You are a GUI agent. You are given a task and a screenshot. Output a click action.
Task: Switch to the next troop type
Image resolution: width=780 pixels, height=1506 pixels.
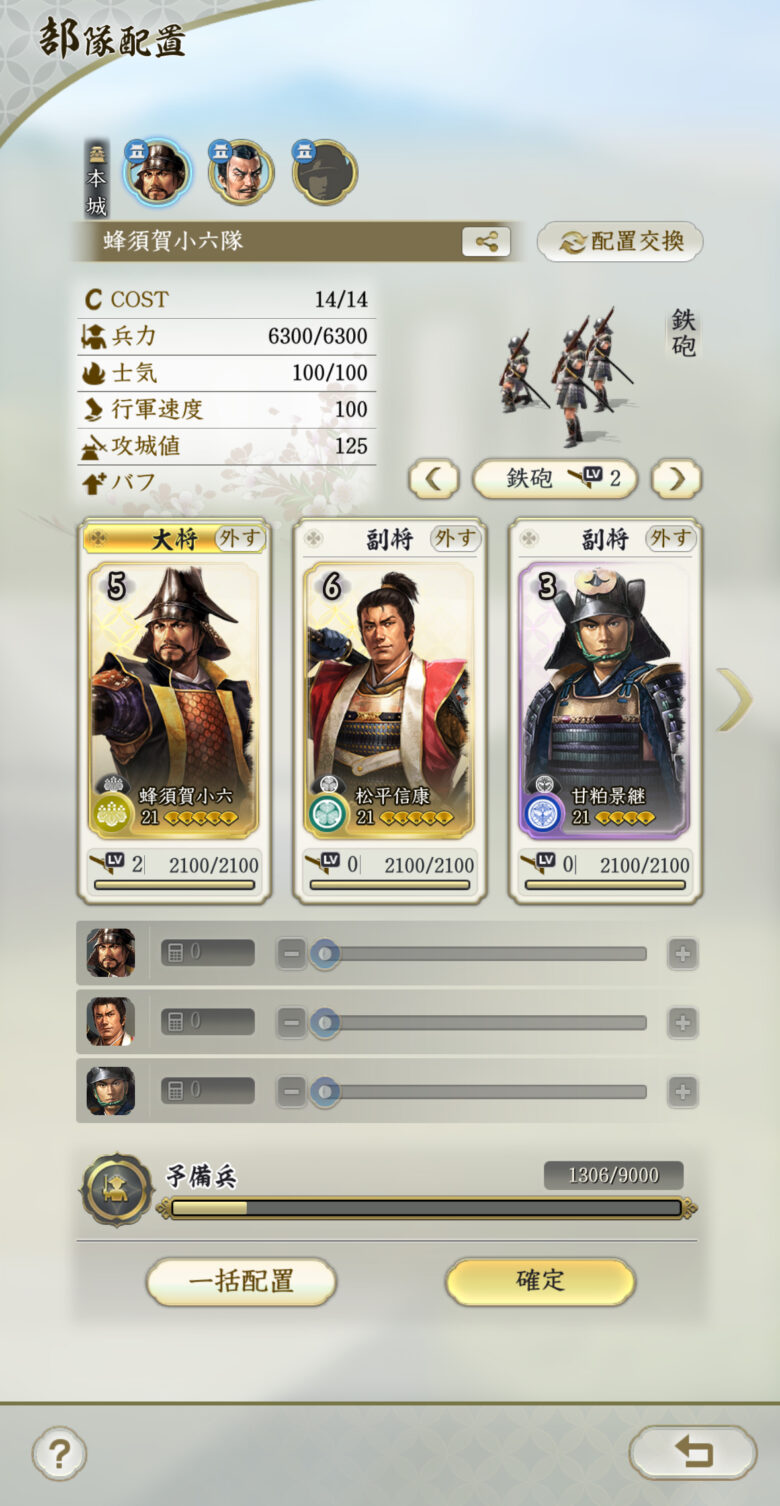tap(677, 479)
